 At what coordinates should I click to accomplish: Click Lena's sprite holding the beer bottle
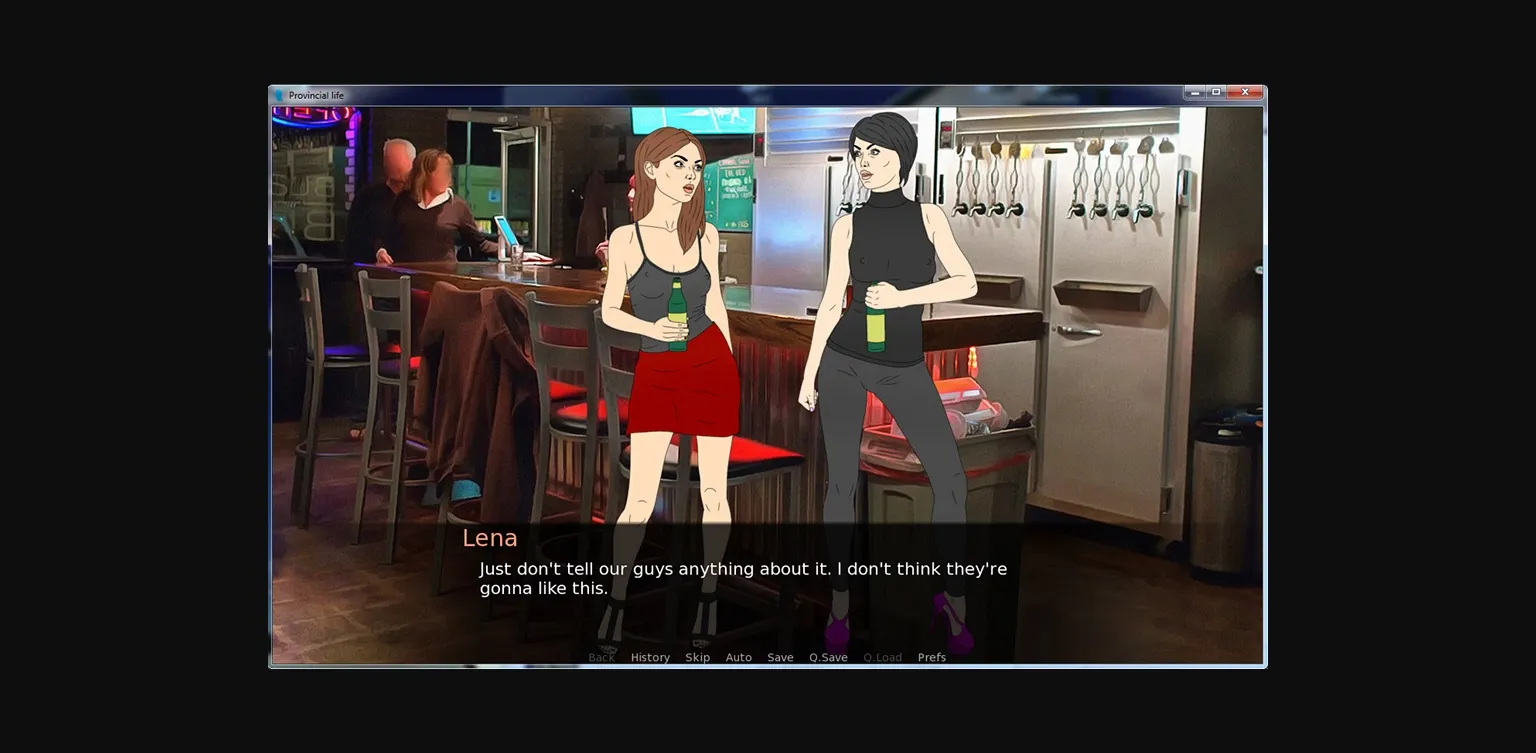click(x=670, y=300)
